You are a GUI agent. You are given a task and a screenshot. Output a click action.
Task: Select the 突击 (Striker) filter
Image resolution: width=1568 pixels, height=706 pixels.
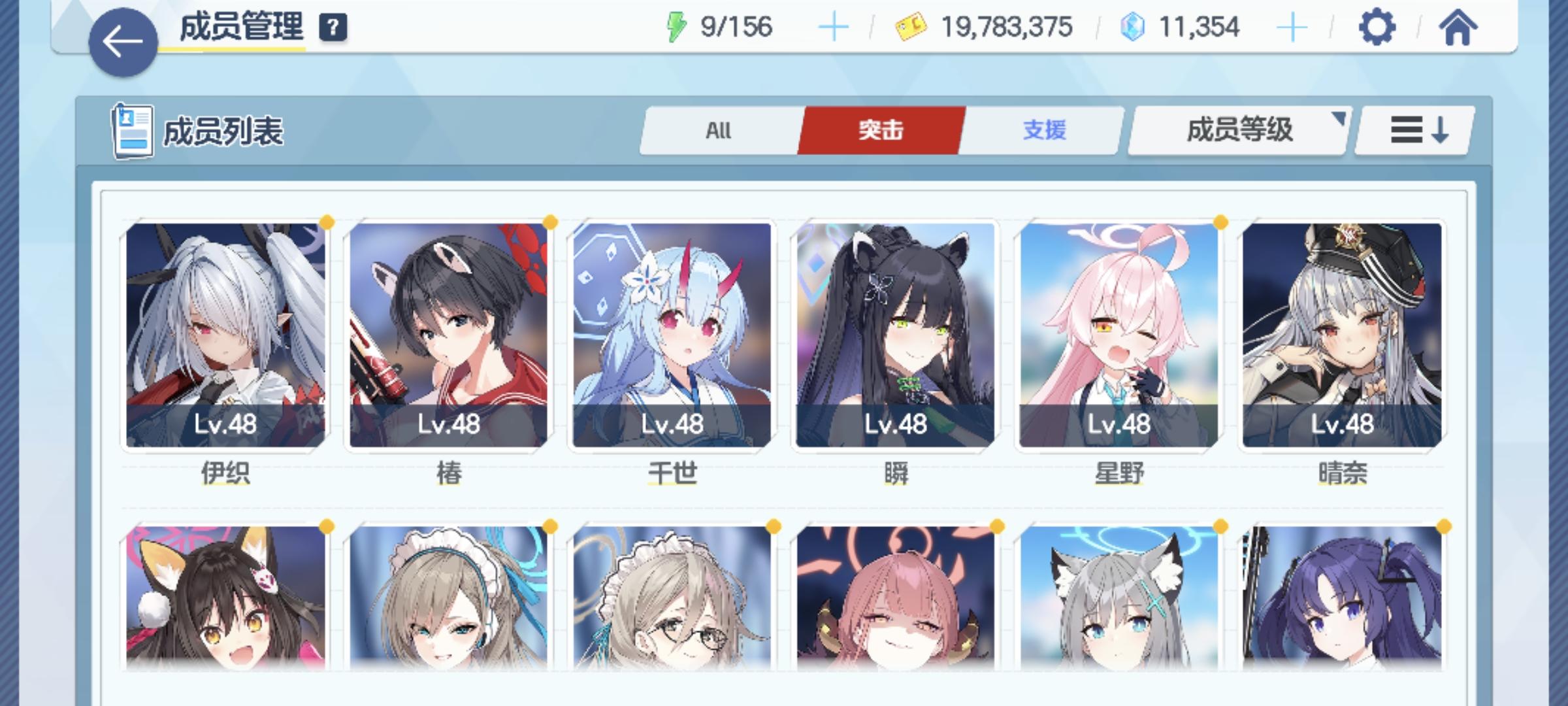tap(881, 131)
